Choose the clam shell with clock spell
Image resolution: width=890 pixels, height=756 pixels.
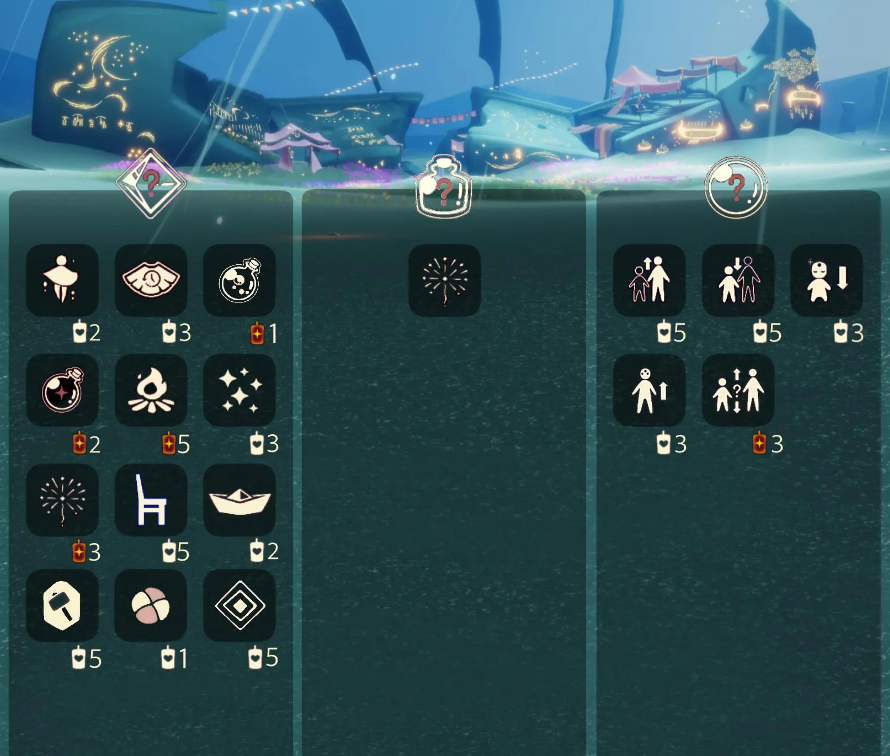pyautogui.click(x=151, y=281)
